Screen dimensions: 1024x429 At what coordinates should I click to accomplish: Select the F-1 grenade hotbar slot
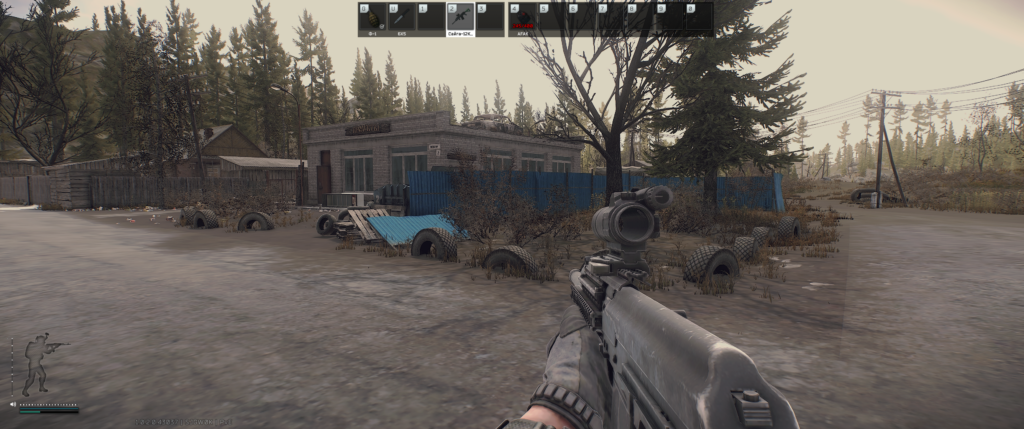coord(372,18)
